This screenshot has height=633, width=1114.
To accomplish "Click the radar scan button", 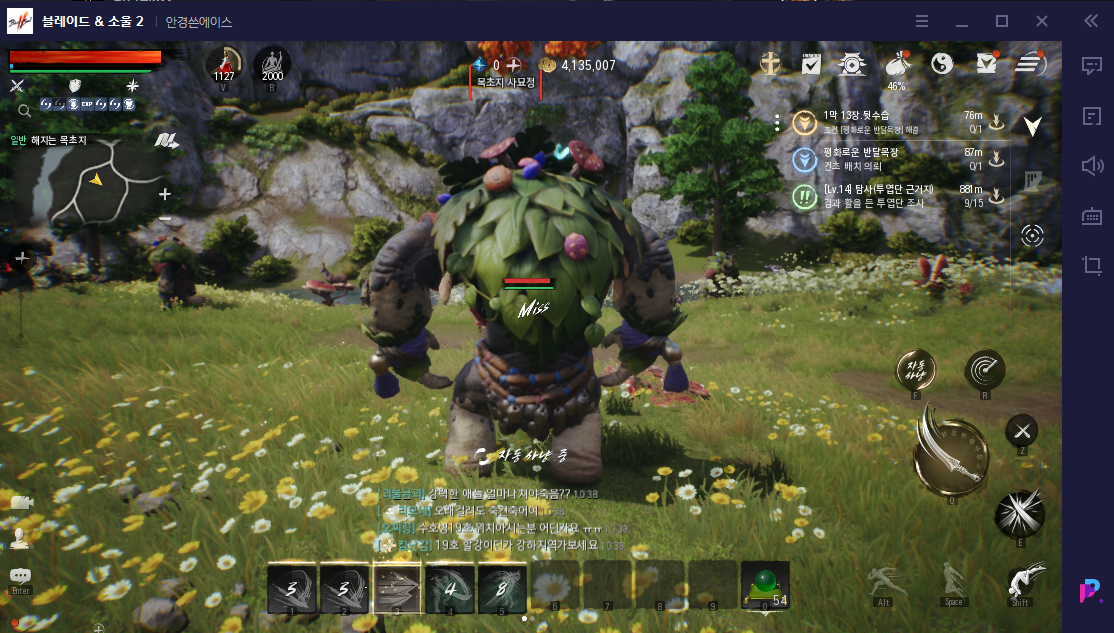I will (x=985, y=370).
